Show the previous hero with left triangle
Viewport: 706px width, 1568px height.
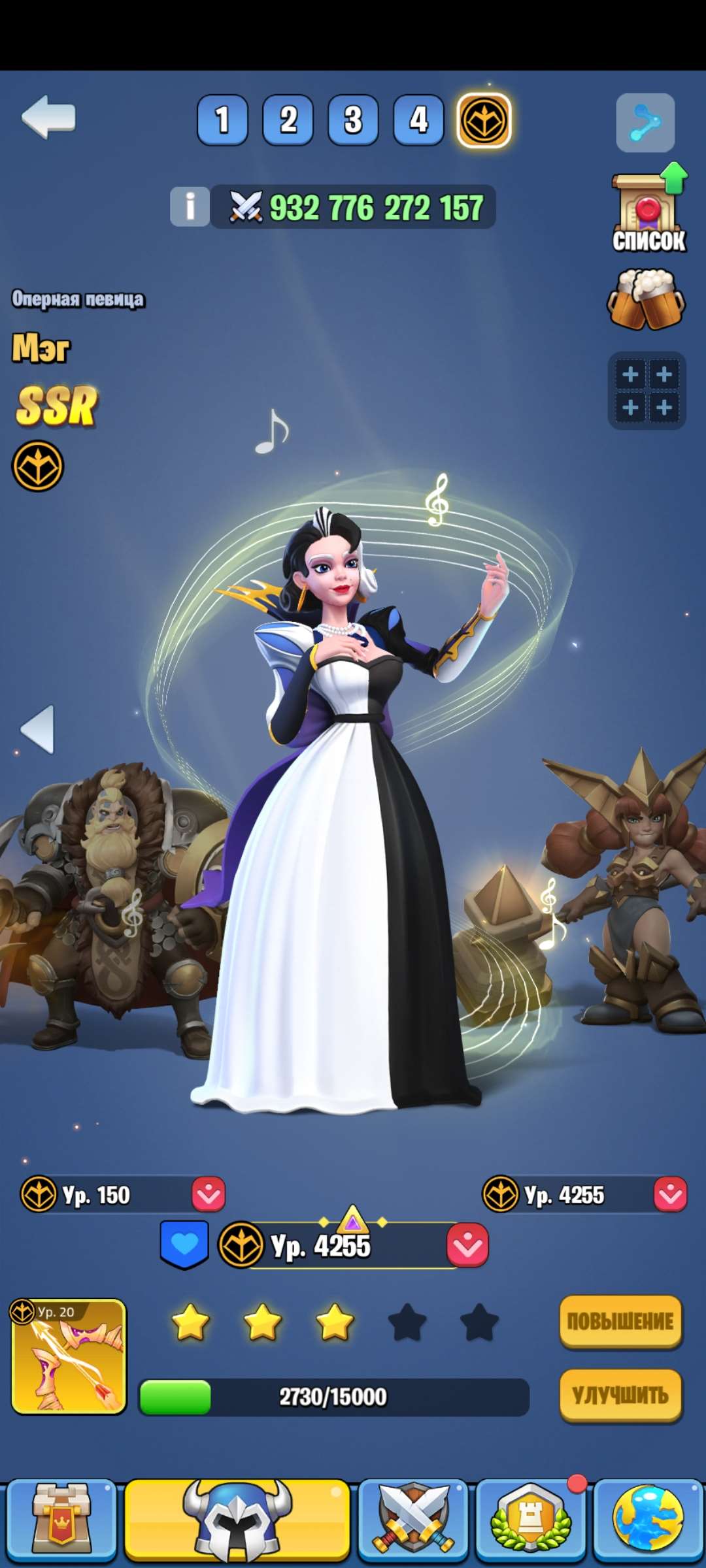(38, 729)
